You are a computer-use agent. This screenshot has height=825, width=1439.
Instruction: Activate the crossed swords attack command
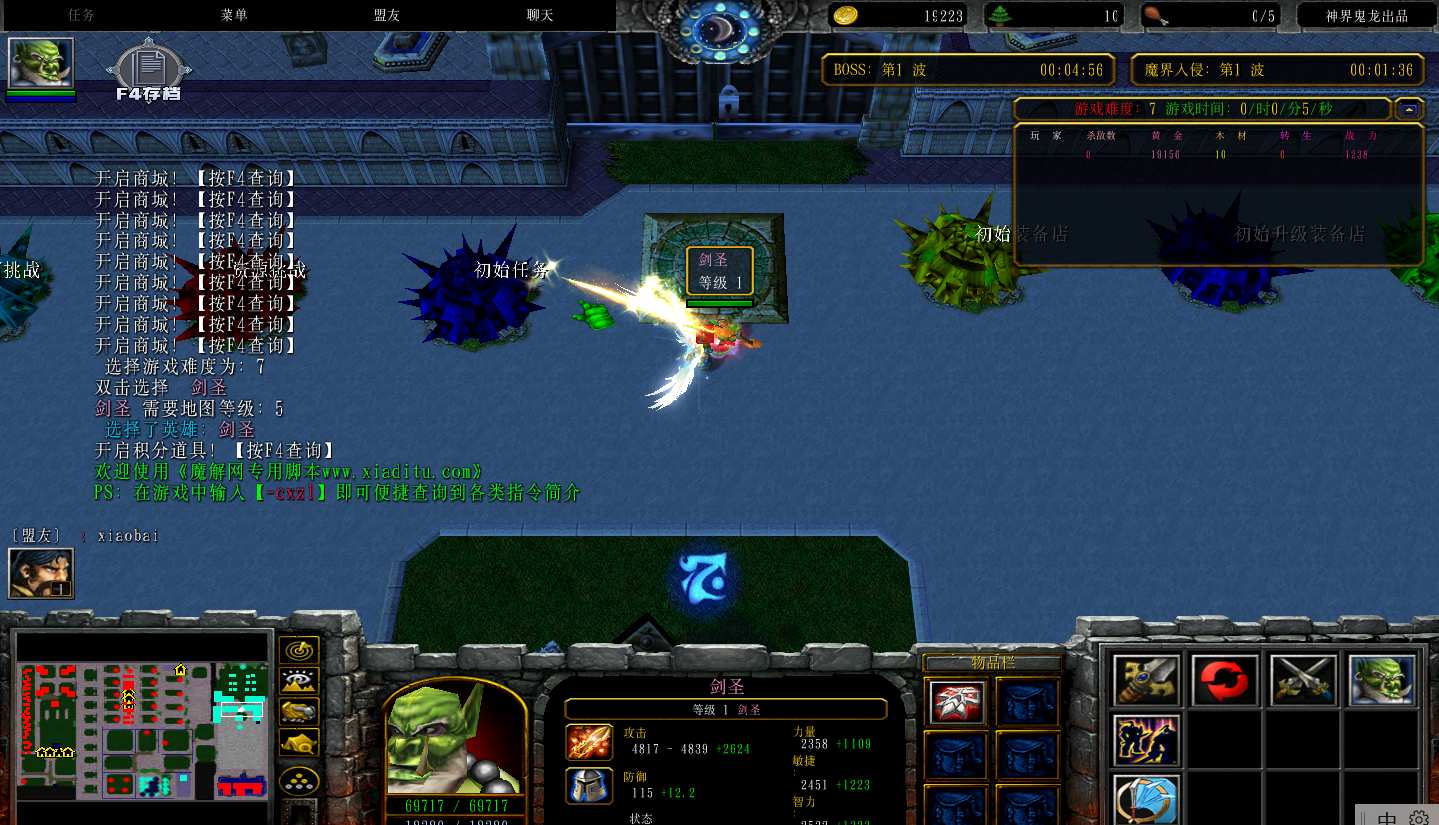(x=1304, y=680)
